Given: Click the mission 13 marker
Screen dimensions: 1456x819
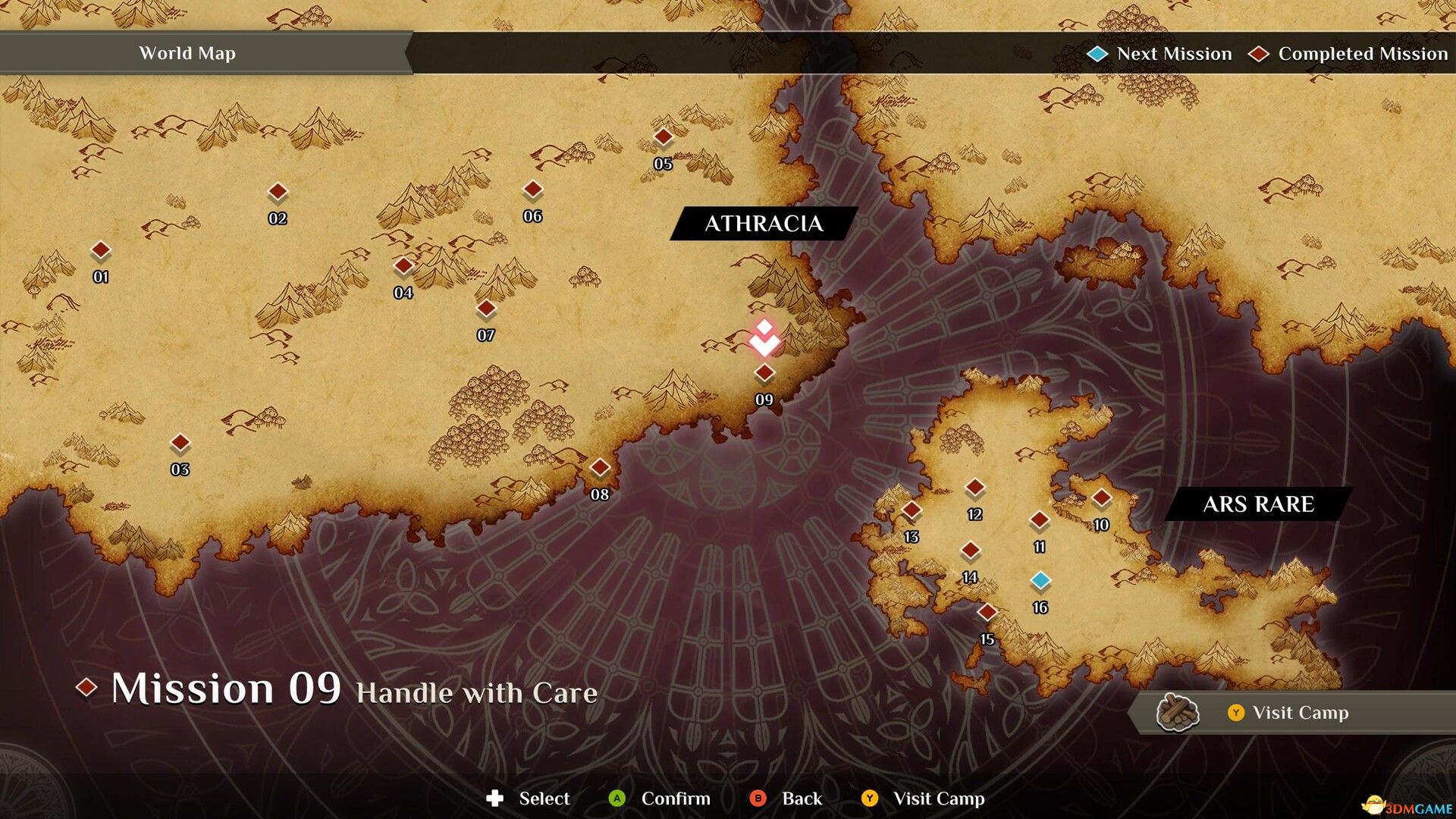Looking at the screenshot, I should [x=912, y=510].
